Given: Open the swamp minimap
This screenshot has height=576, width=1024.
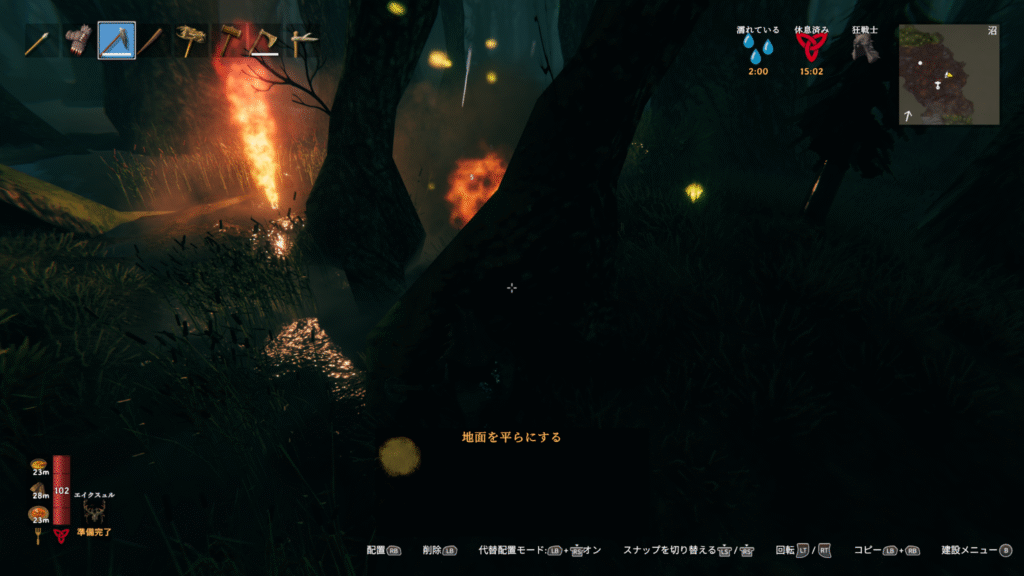Looking at the screenshot, I should 948,75.
